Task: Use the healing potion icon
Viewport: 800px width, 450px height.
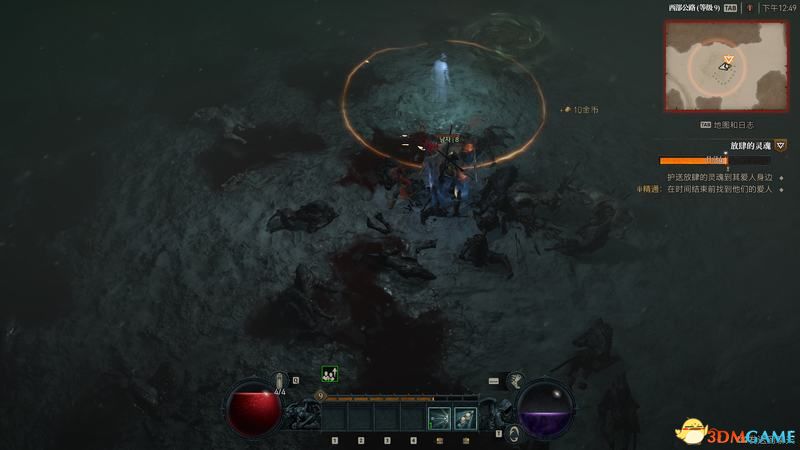Action: [280, 381]
